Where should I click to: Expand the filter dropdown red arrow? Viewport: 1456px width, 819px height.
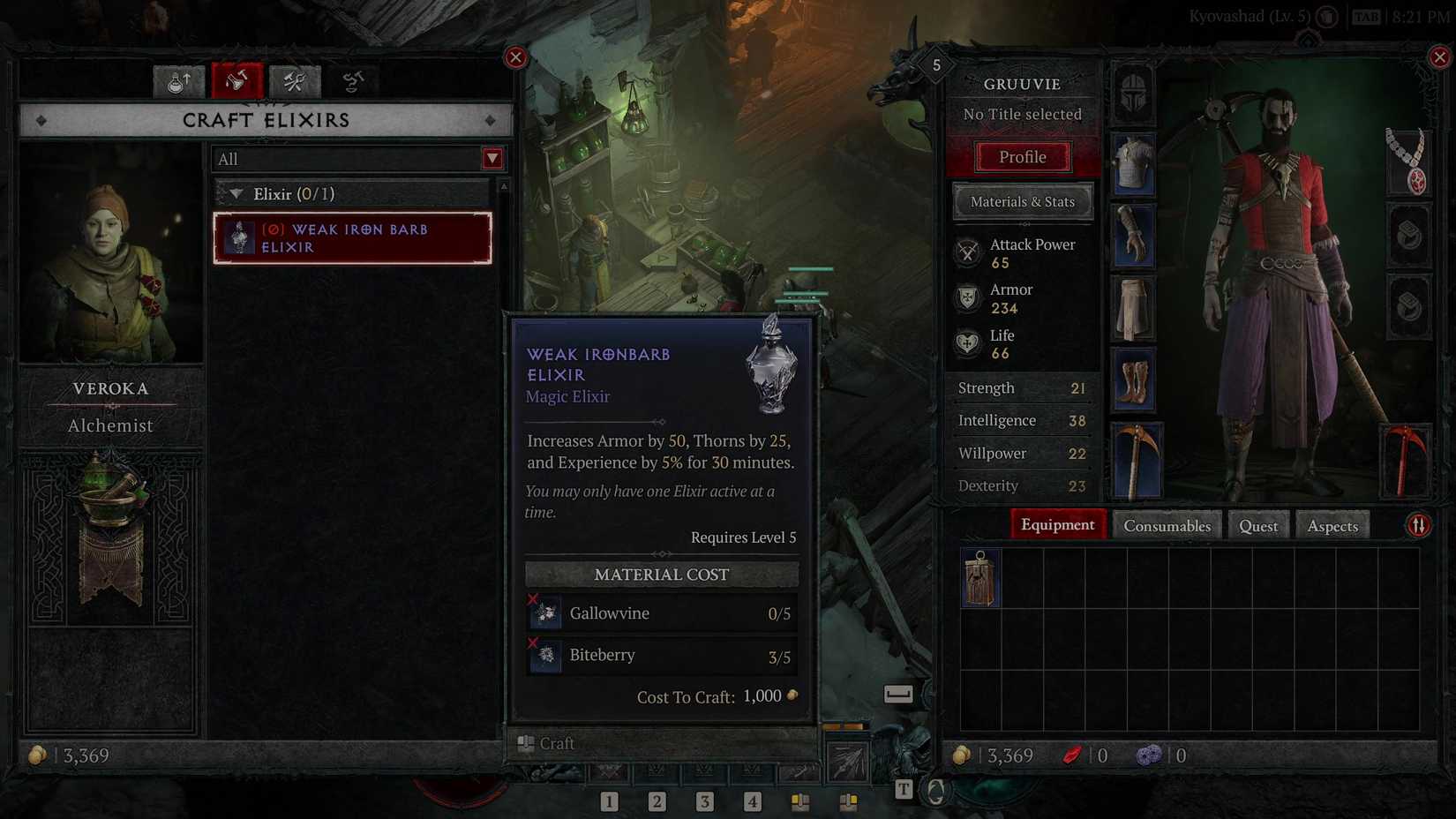492,159
